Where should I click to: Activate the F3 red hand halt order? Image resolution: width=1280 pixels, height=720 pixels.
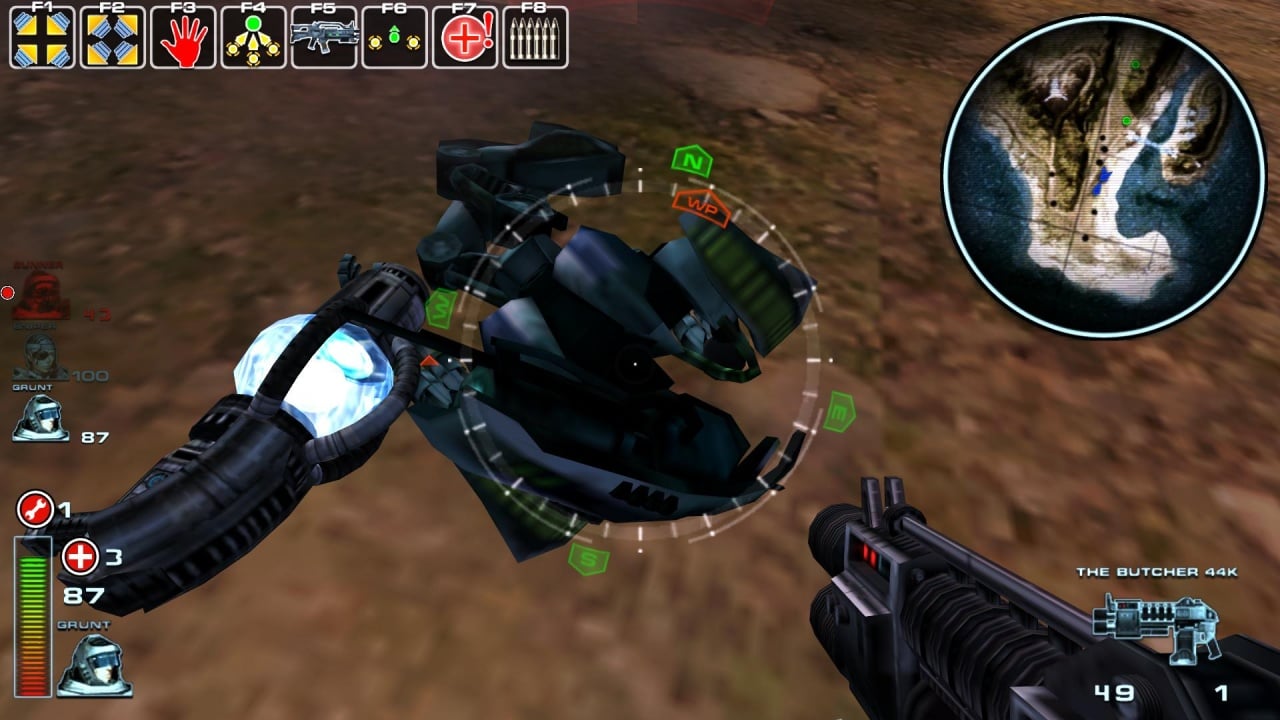(x=183, y=38)
